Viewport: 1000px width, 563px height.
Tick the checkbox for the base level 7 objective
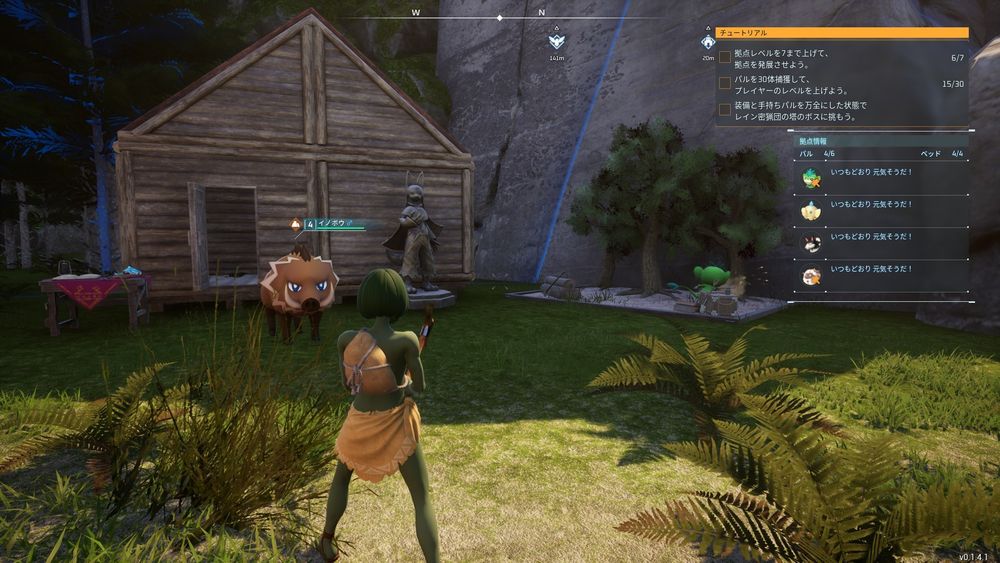725,58
